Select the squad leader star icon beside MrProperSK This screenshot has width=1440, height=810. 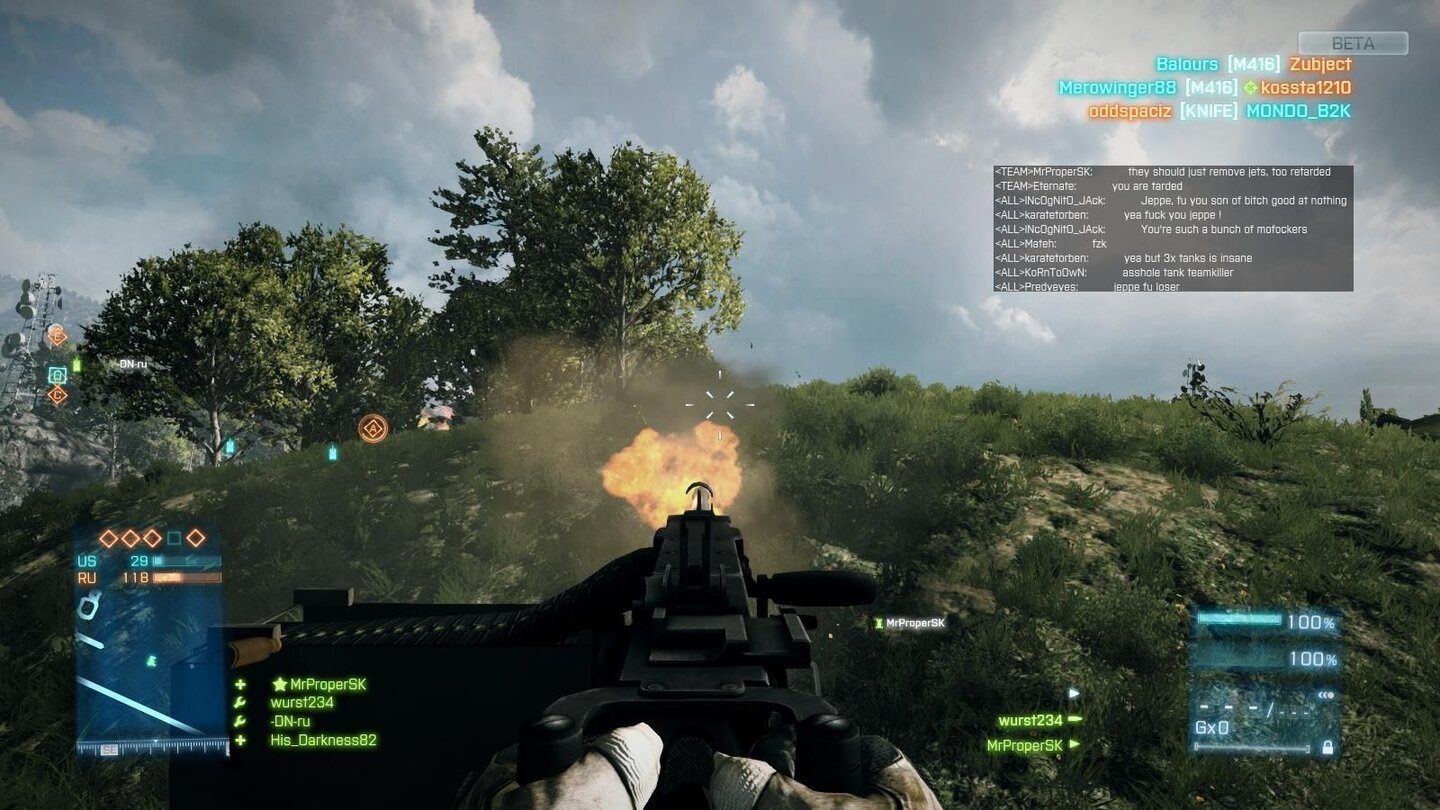point(279,684)
